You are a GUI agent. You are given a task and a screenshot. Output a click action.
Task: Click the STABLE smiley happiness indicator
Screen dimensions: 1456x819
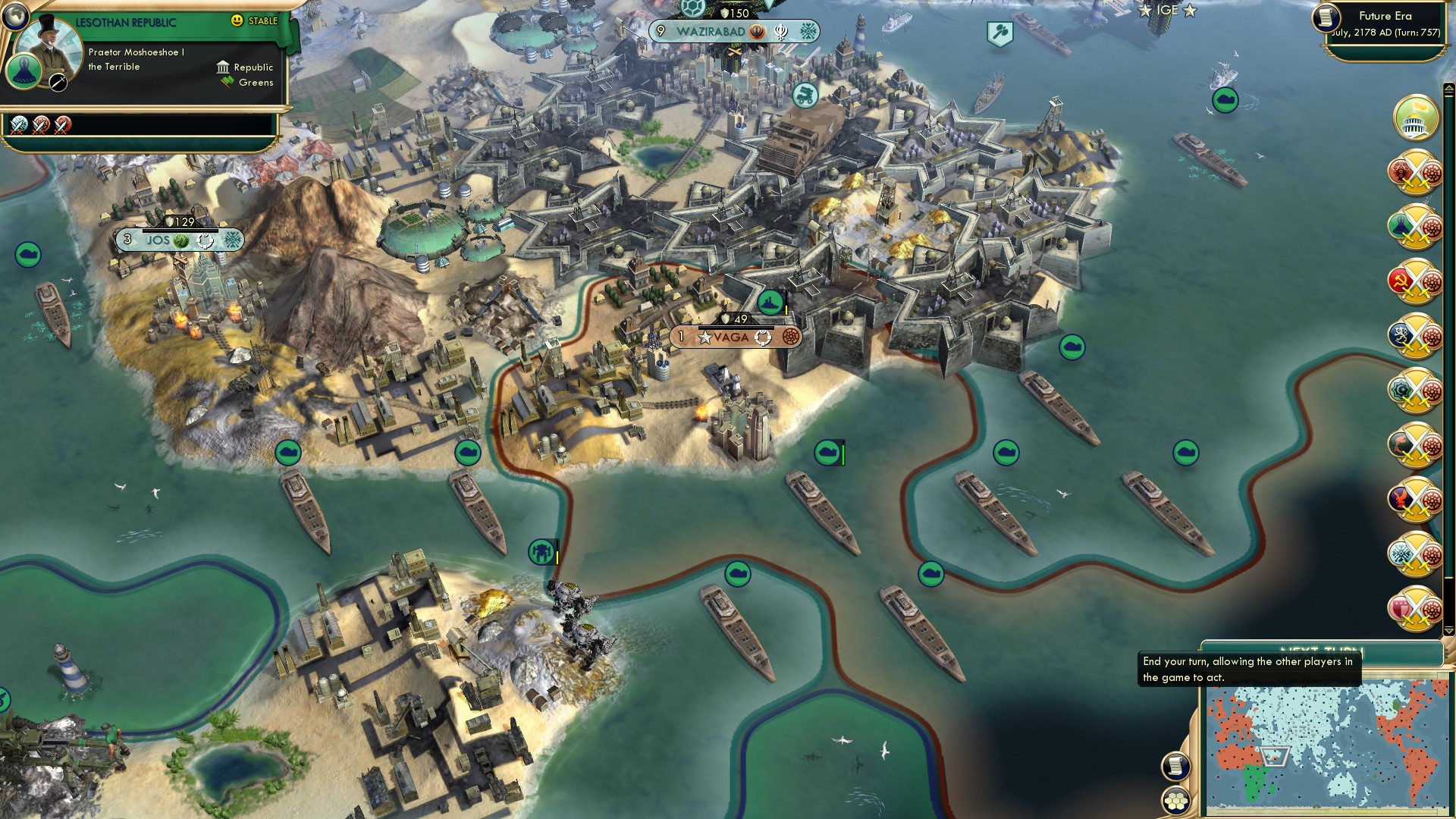[x=238, y=21]
